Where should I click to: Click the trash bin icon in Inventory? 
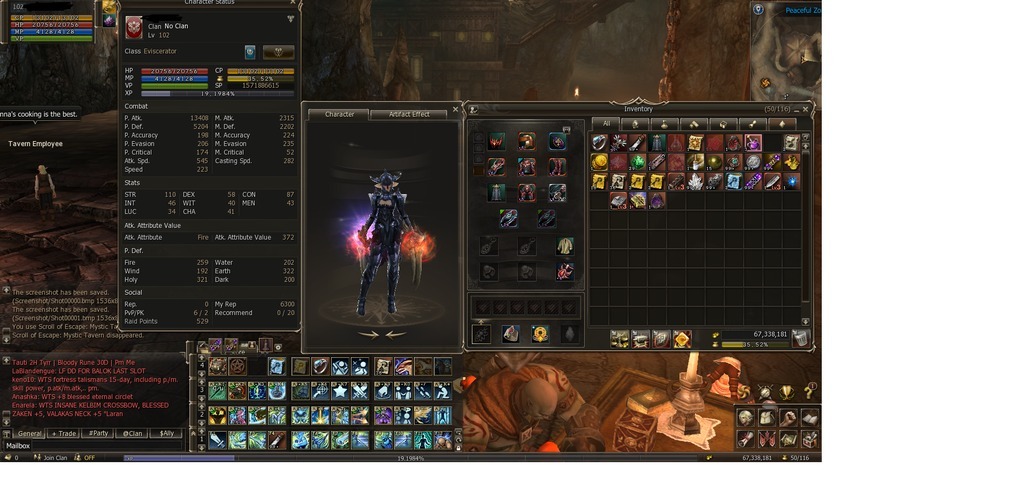(x=800, y=339)
